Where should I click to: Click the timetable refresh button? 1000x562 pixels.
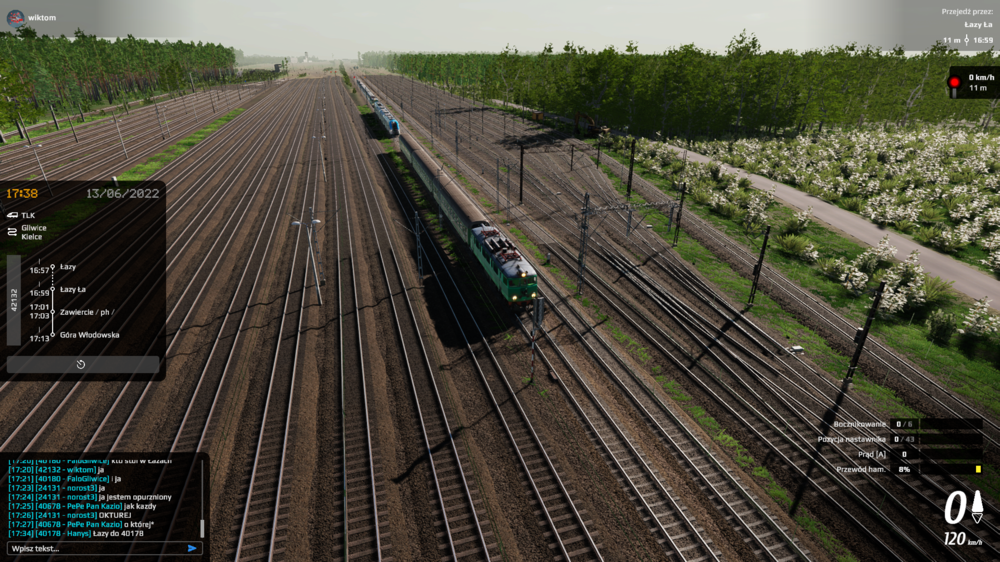pyautogui.click(x=81, y=365)
